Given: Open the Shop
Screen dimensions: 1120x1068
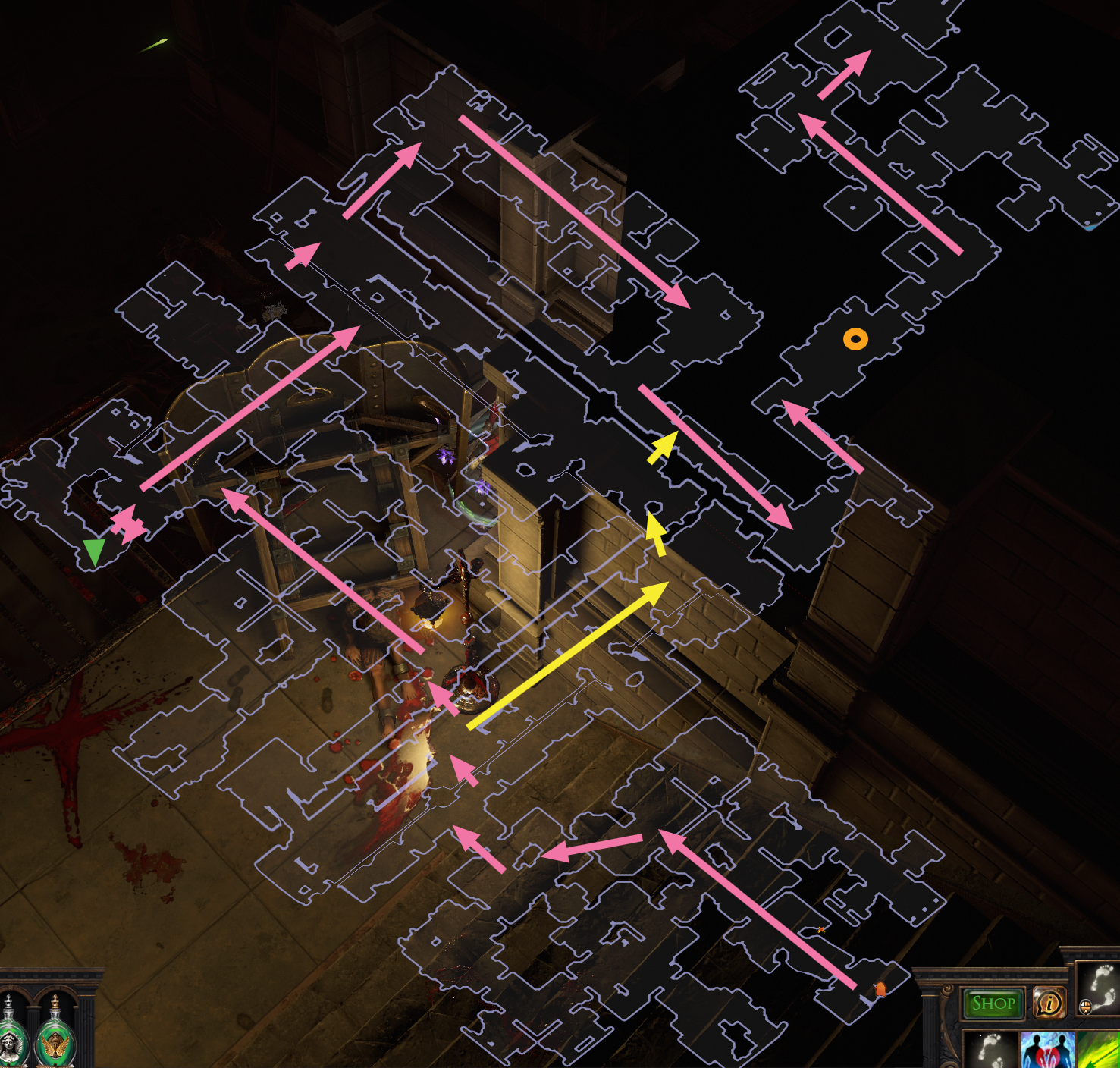Looking at the screenshot, I should click(993, 1003).
